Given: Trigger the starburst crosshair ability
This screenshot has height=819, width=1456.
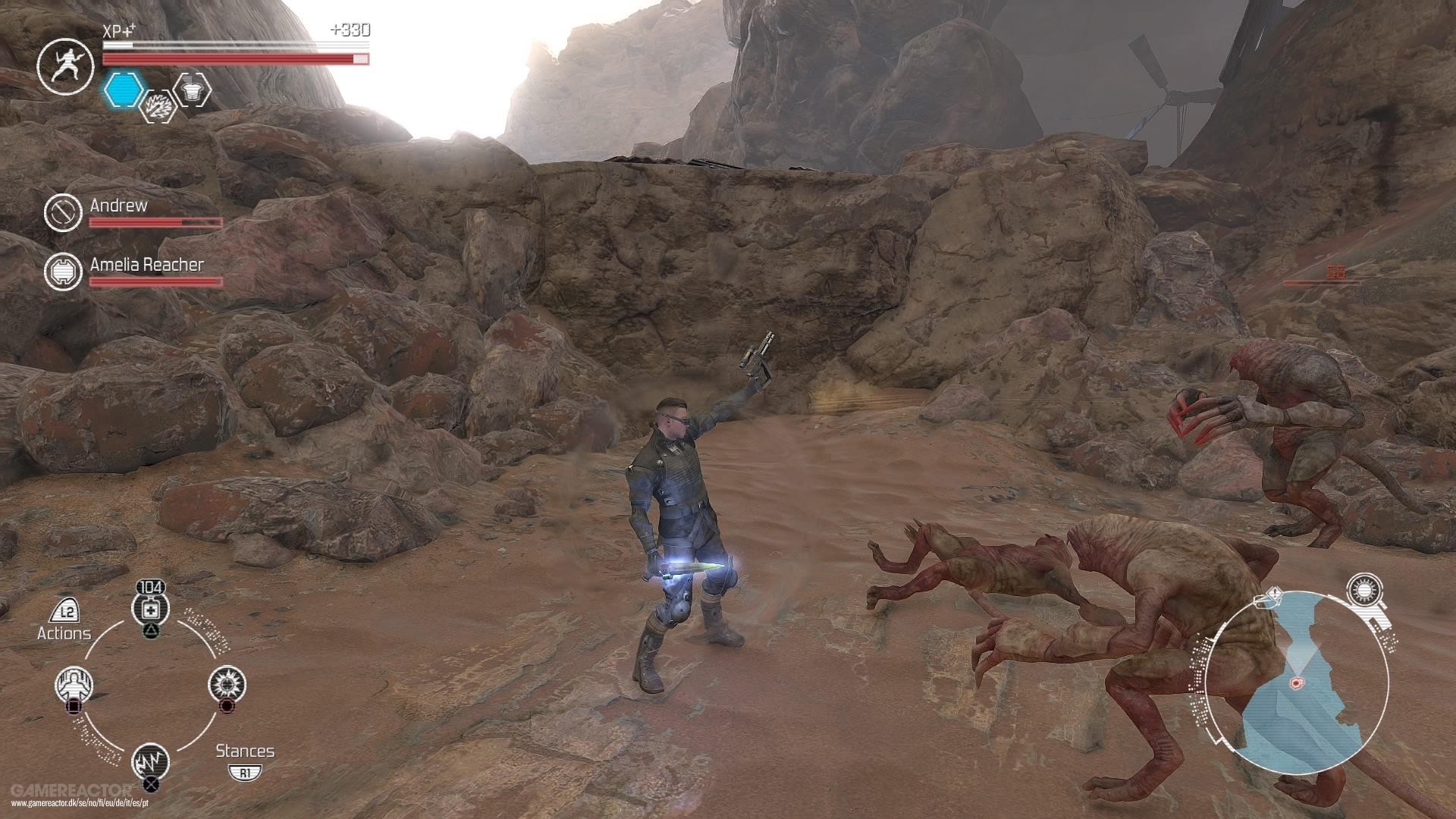Looking at the screenshot, I should click(x=227, y=684).
